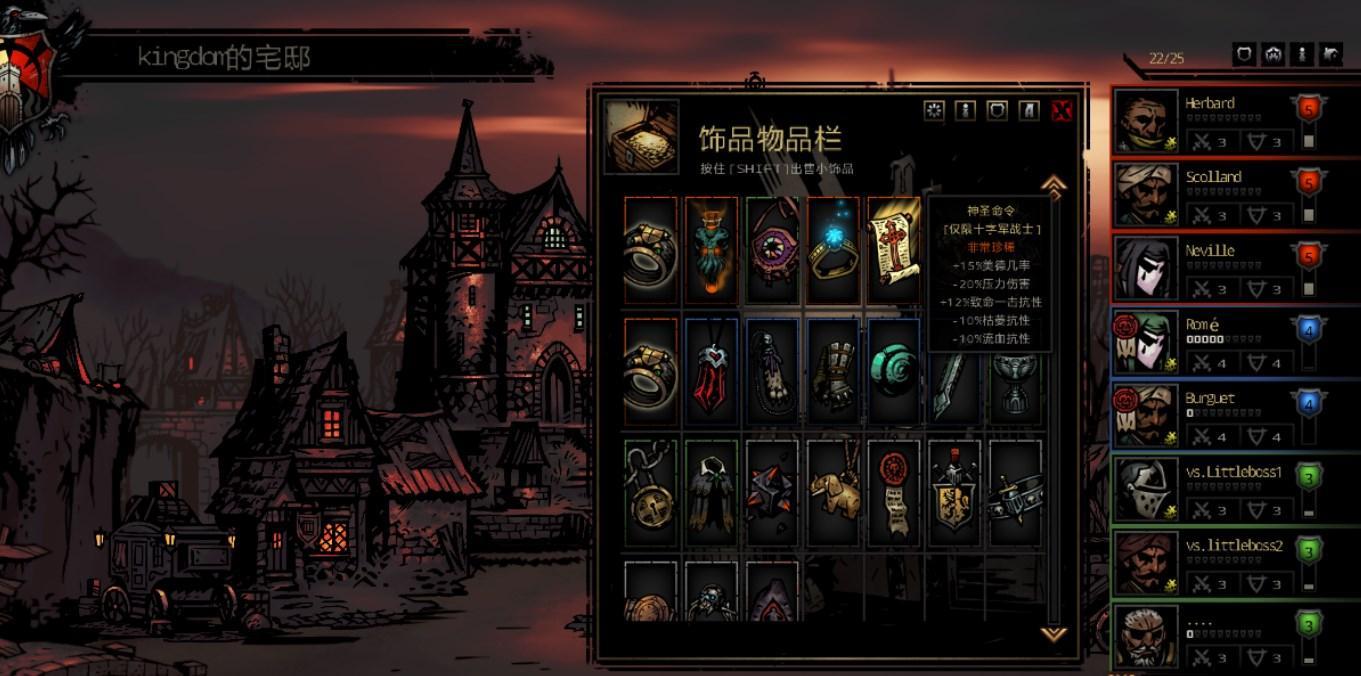The height and width of the screenshot is (676, 1361).
Task: Close the trinket inventory panel
Action: coord(1061,111)
